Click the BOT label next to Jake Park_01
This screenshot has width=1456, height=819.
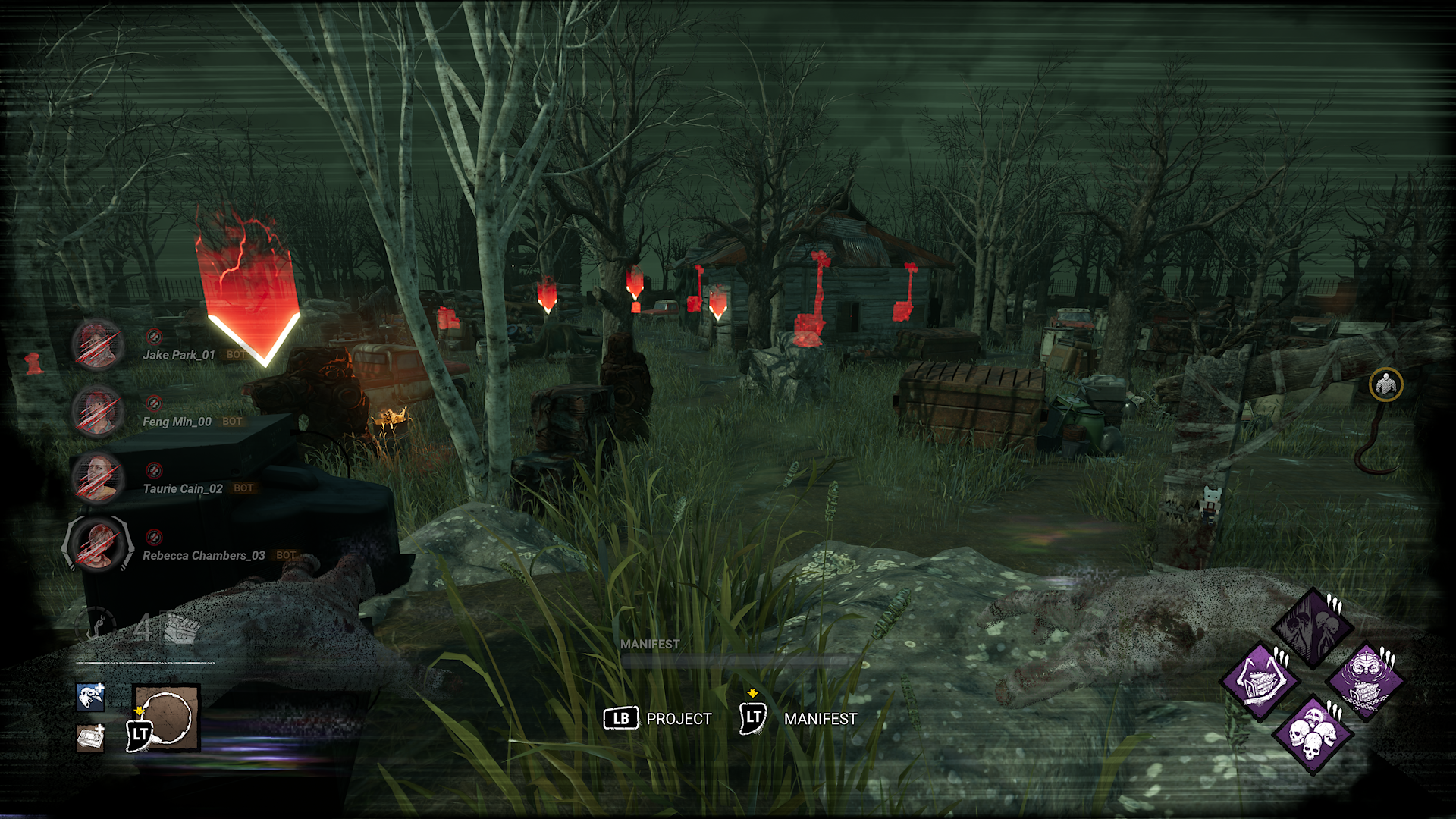(x=235, y=354)
